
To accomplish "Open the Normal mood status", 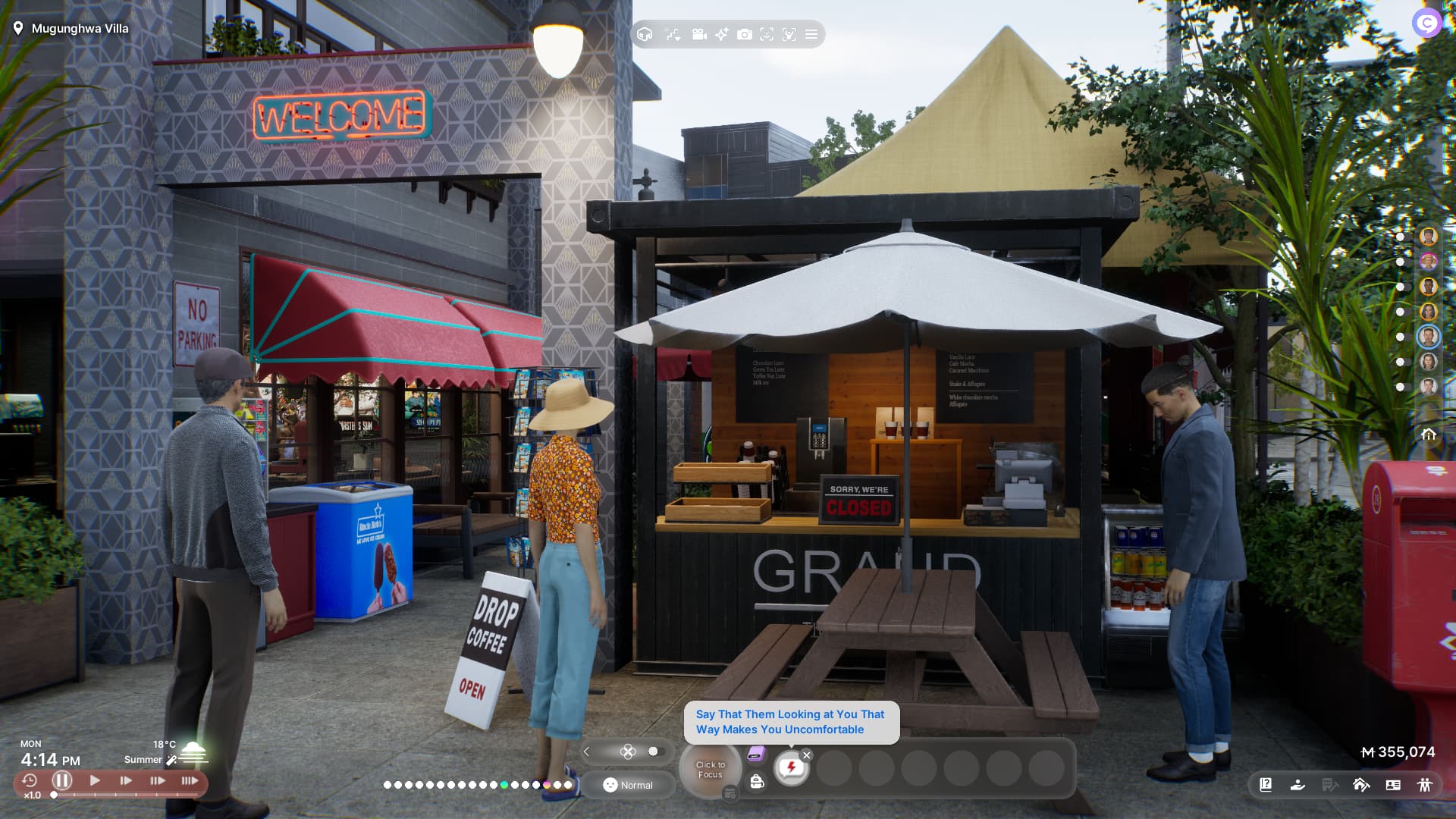I will [x=628, y=785].
